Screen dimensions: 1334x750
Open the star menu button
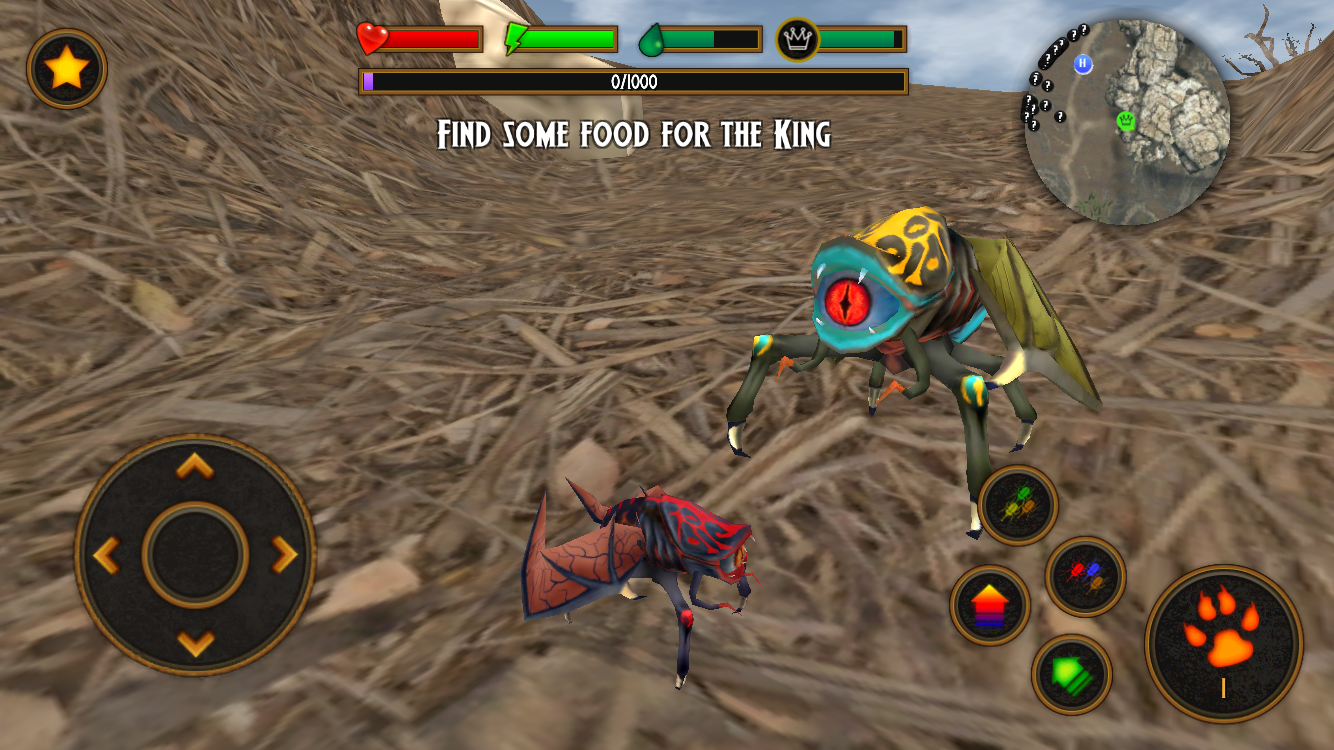[x=66, y=66]
